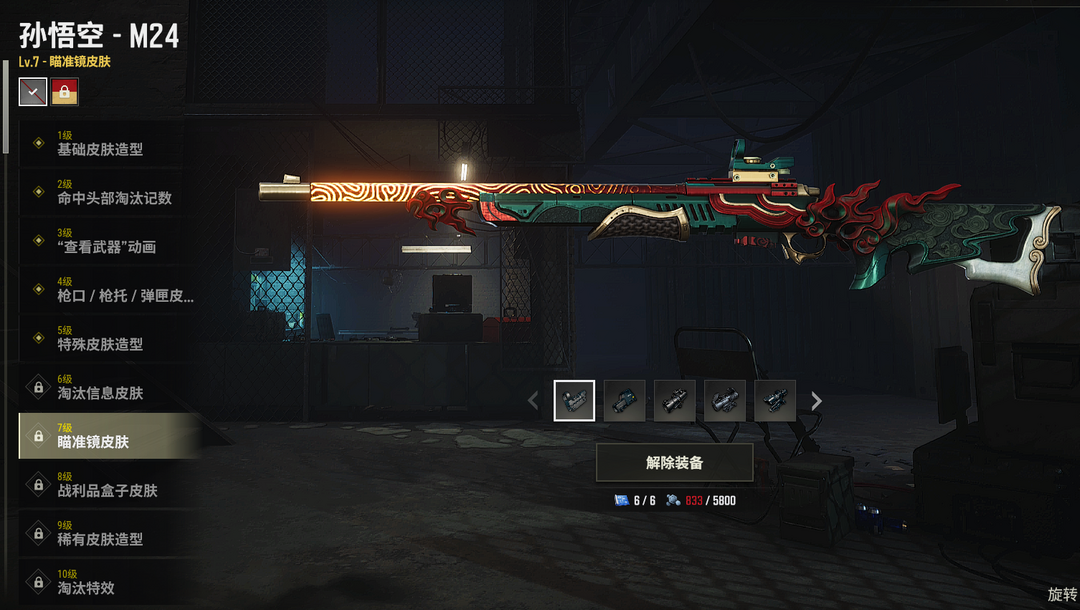Select the locked red and gold swatch
The image size is (1080, 610).
coord(65,92)
